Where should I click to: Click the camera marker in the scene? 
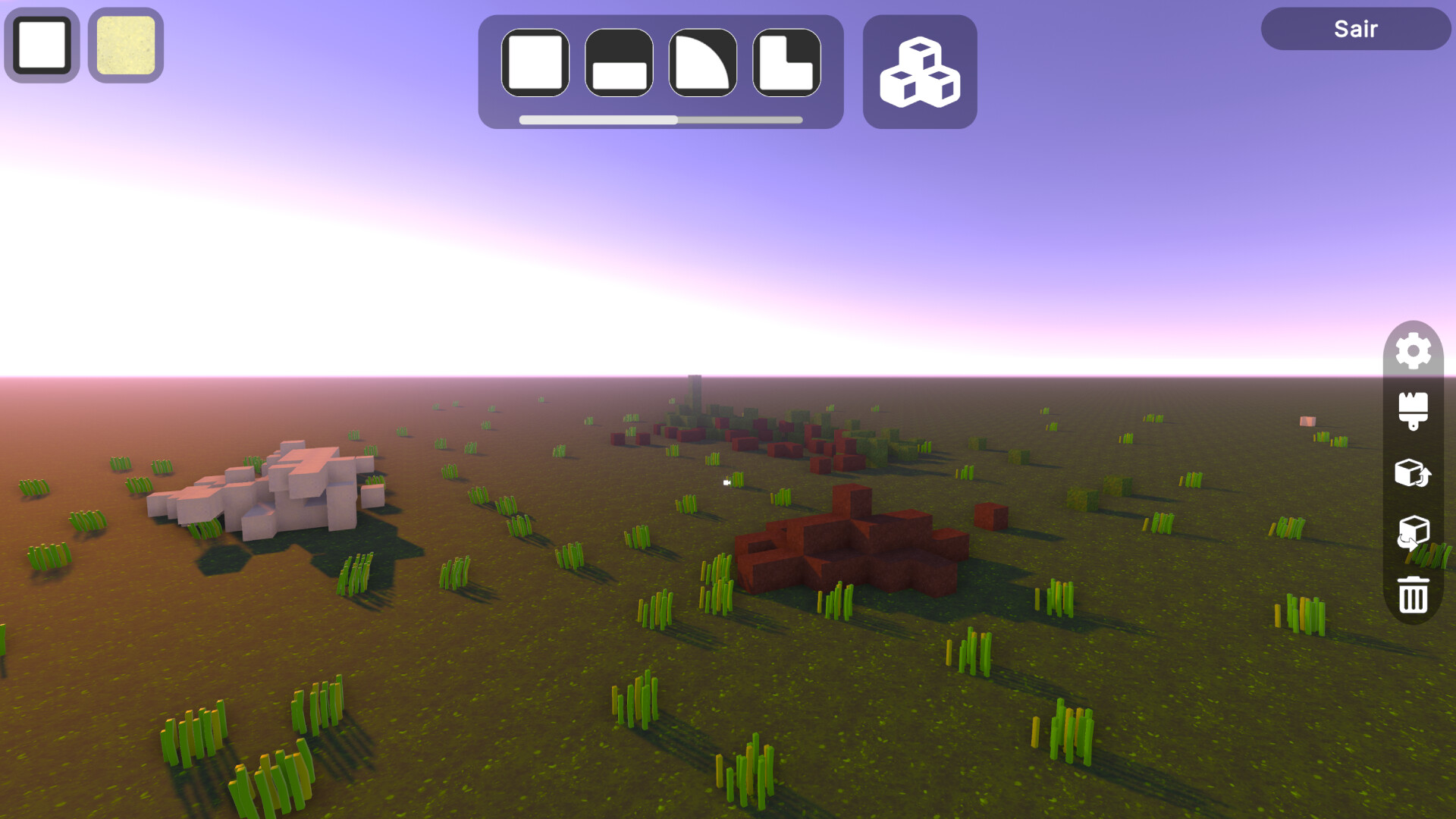click(x=726, y=483)
